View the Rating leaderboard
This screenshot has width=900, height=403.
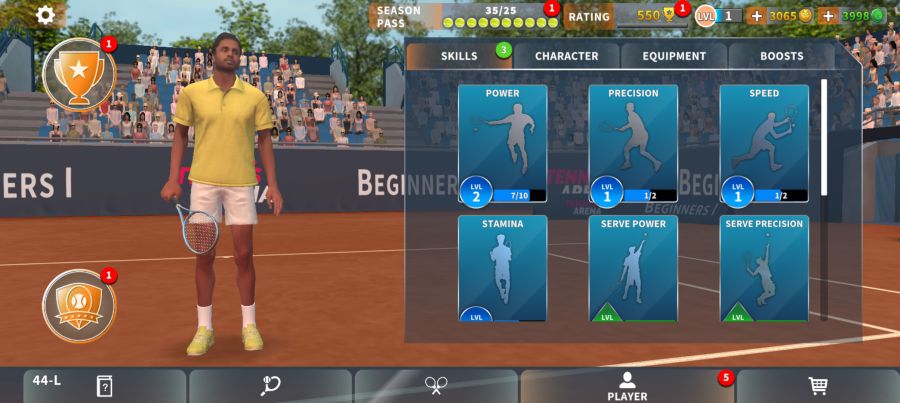(x=622, y=15)
